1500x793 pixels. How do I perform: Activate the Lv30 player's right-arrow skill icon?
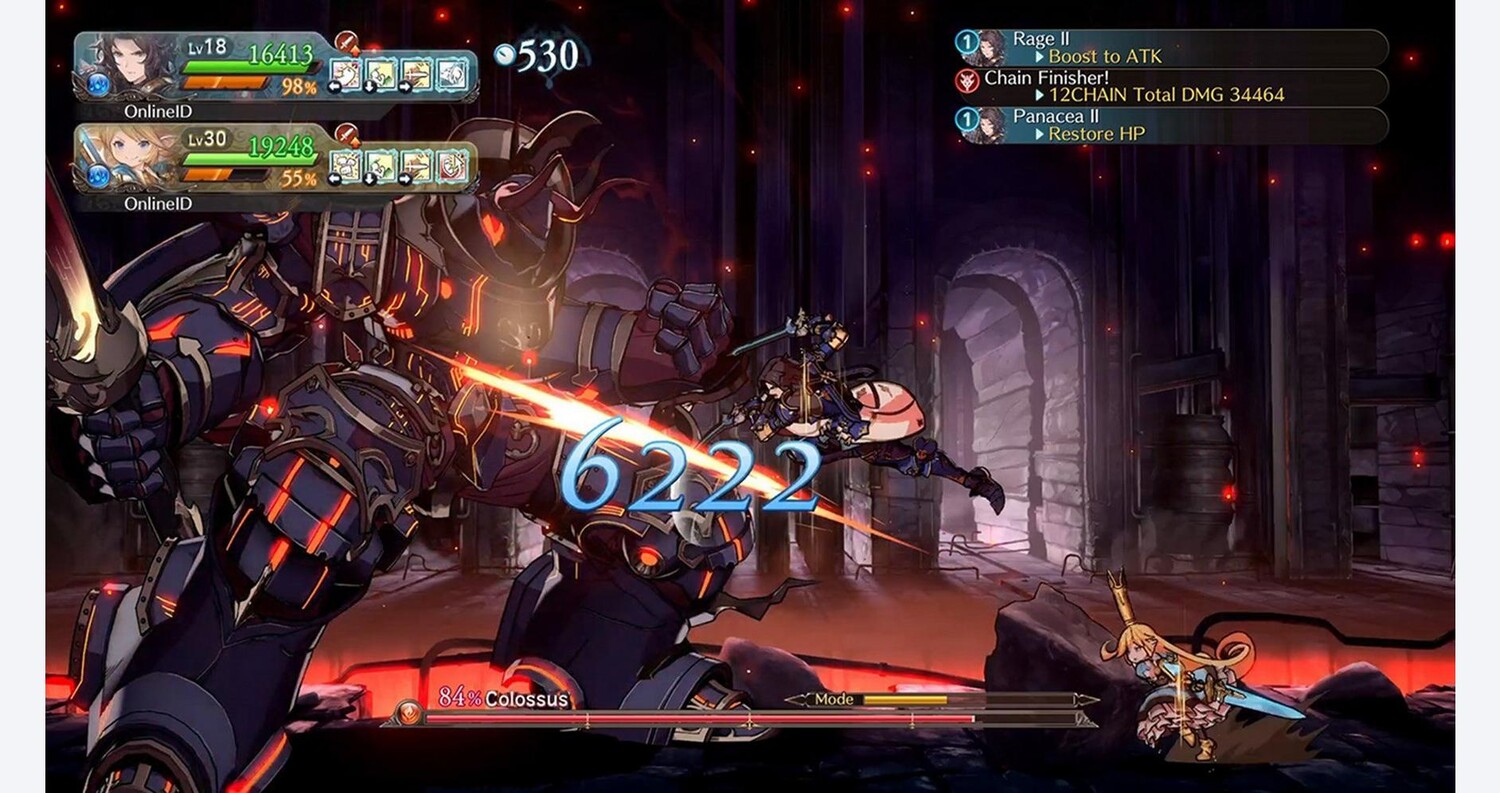tap(416, 166)
